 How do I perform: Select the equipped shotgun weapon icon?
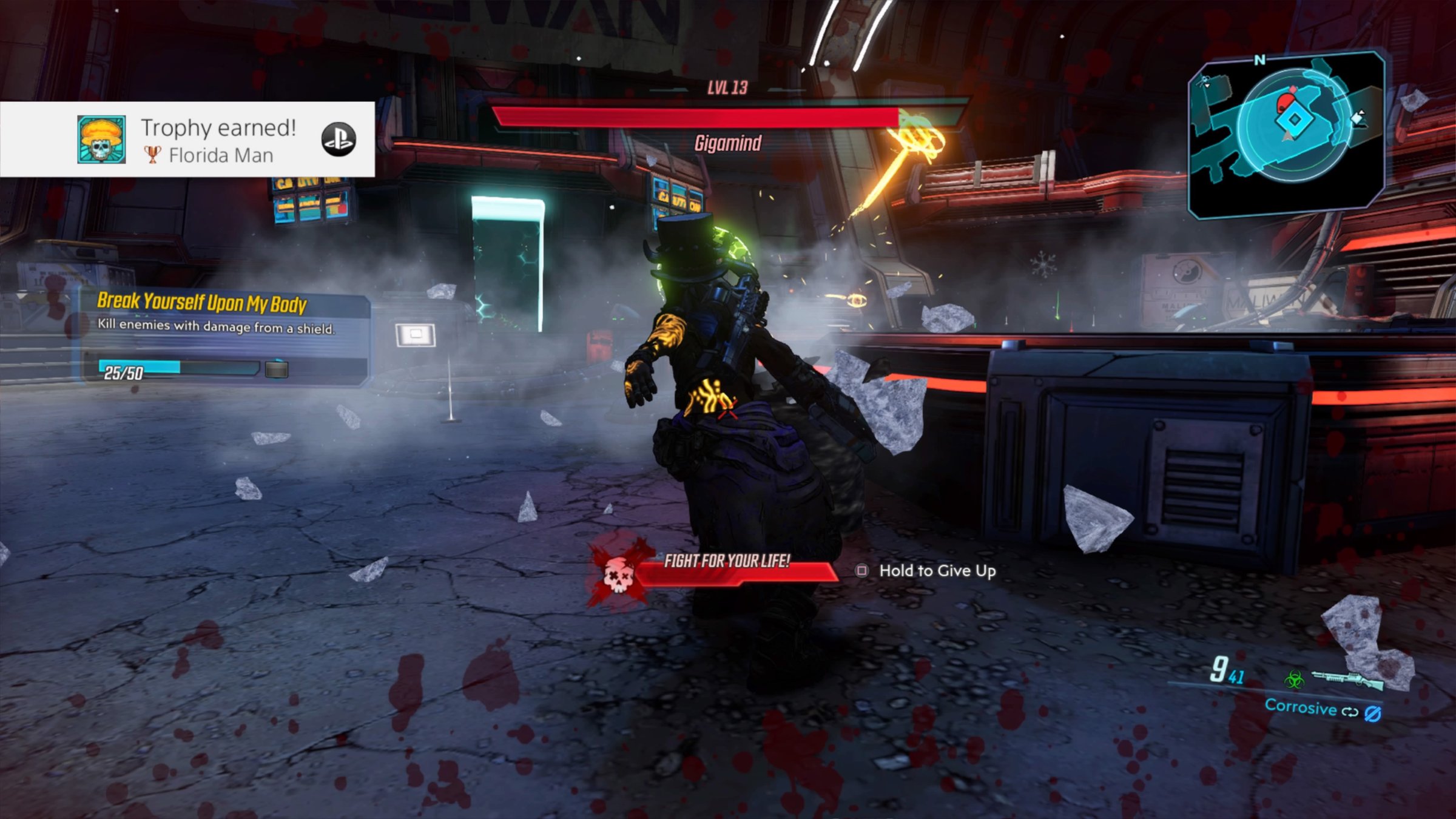coord(1348,679)
